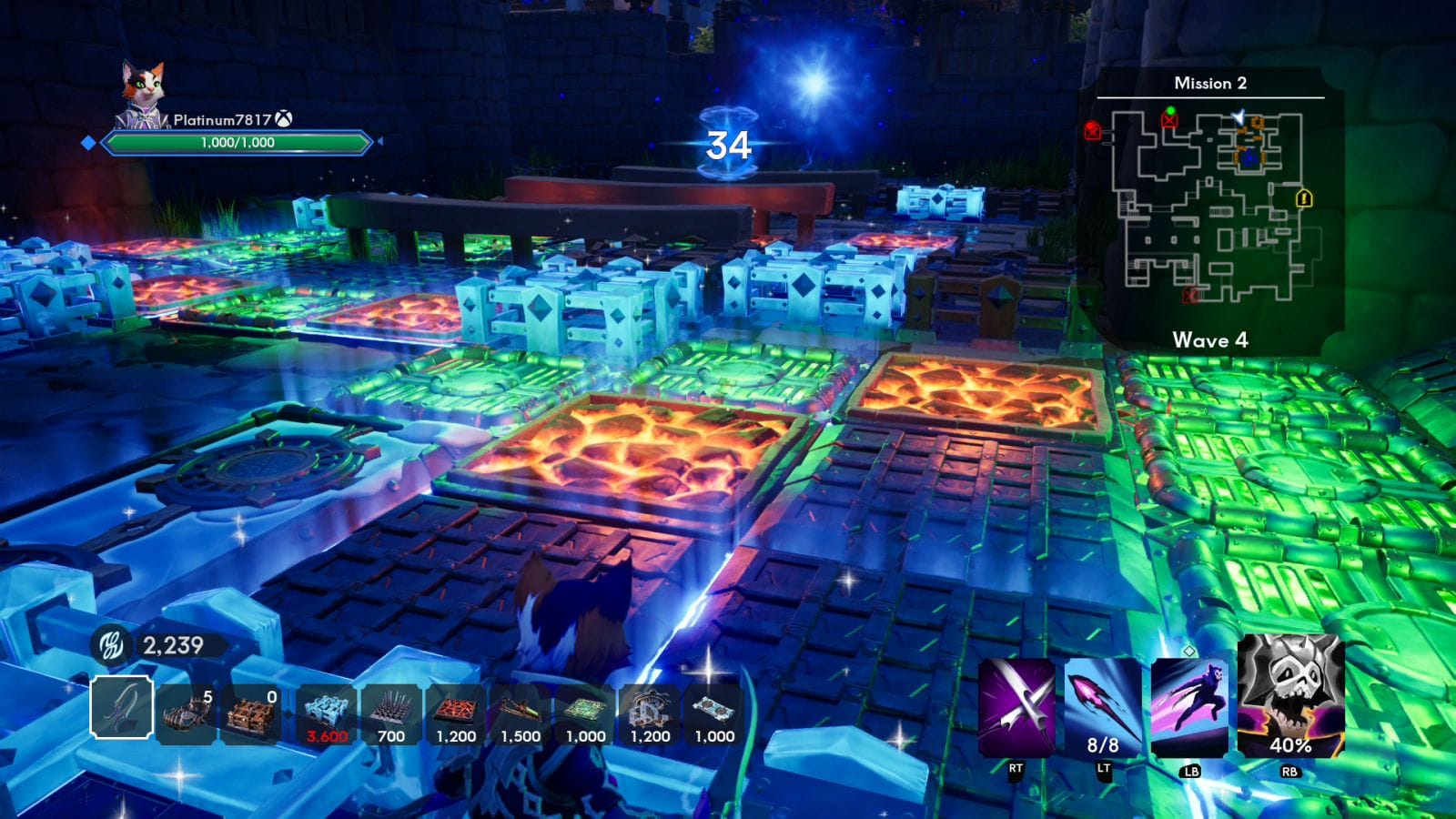Click the yellow exclamation marker on minimap
Screen dimensions: 1456x819
click(x=1303, y=197)
